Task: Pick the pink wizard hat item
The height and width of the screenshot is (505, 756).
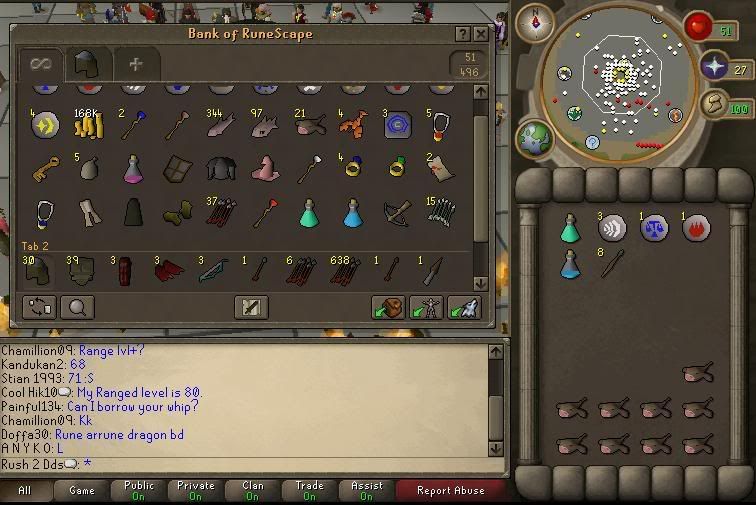Action: point(265,169)
